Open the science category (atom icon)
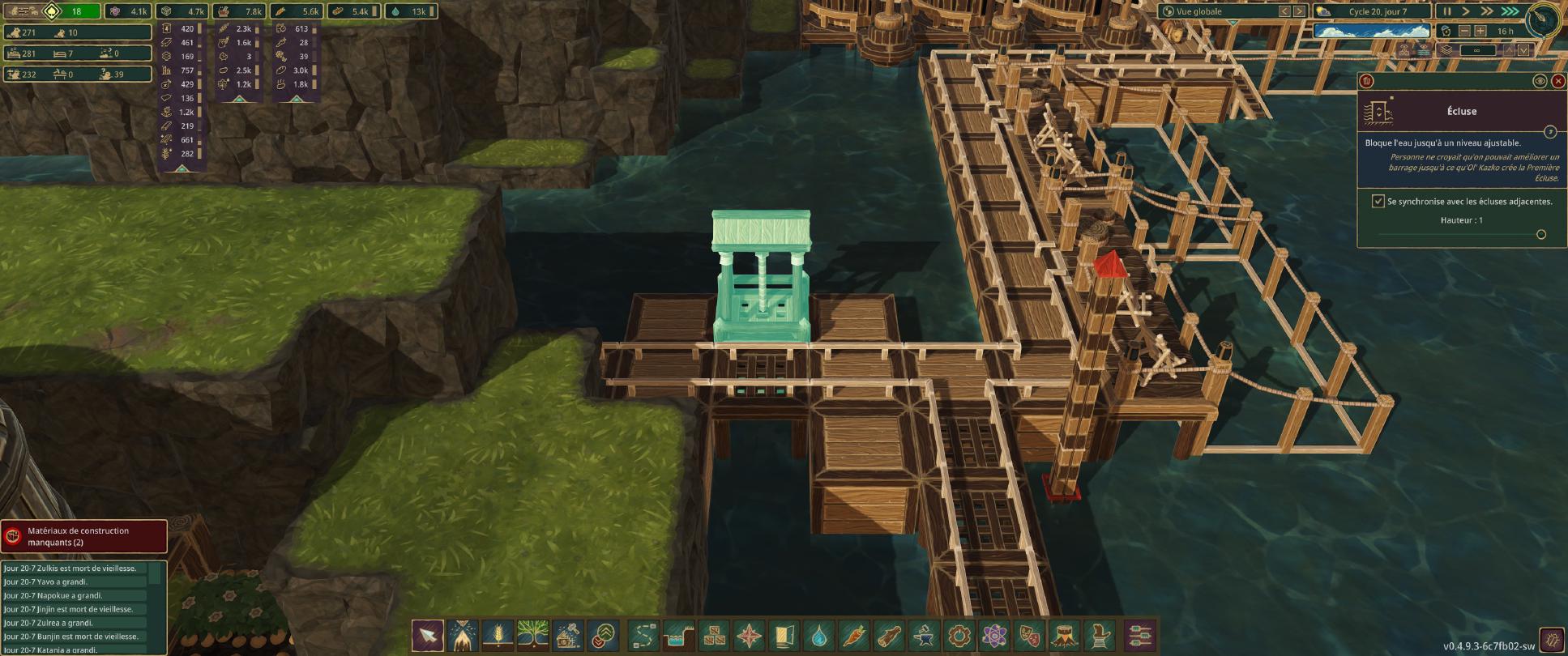 [x=994, y=636]
